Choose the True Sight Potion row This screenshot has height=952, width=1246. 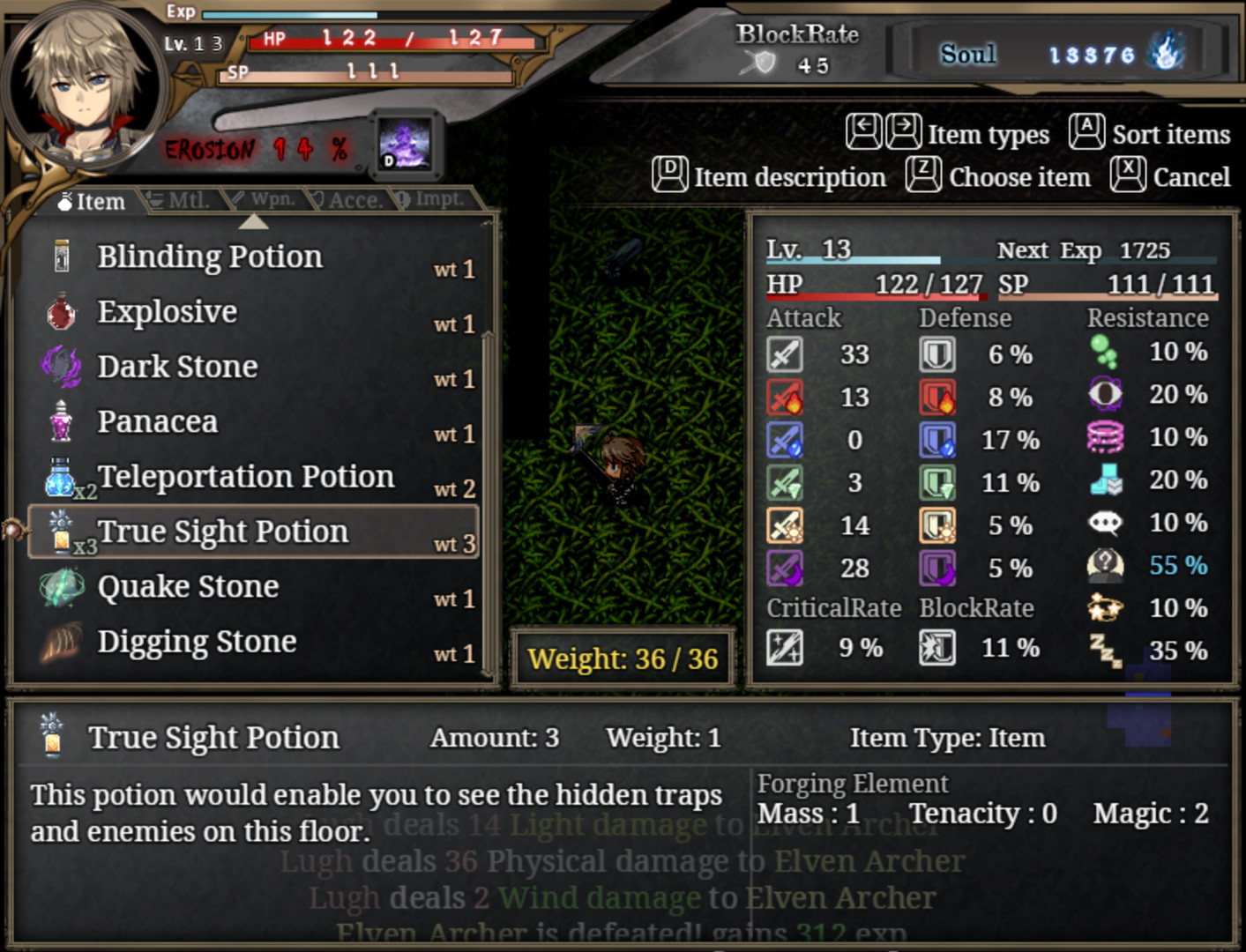(x=223, y=532)
